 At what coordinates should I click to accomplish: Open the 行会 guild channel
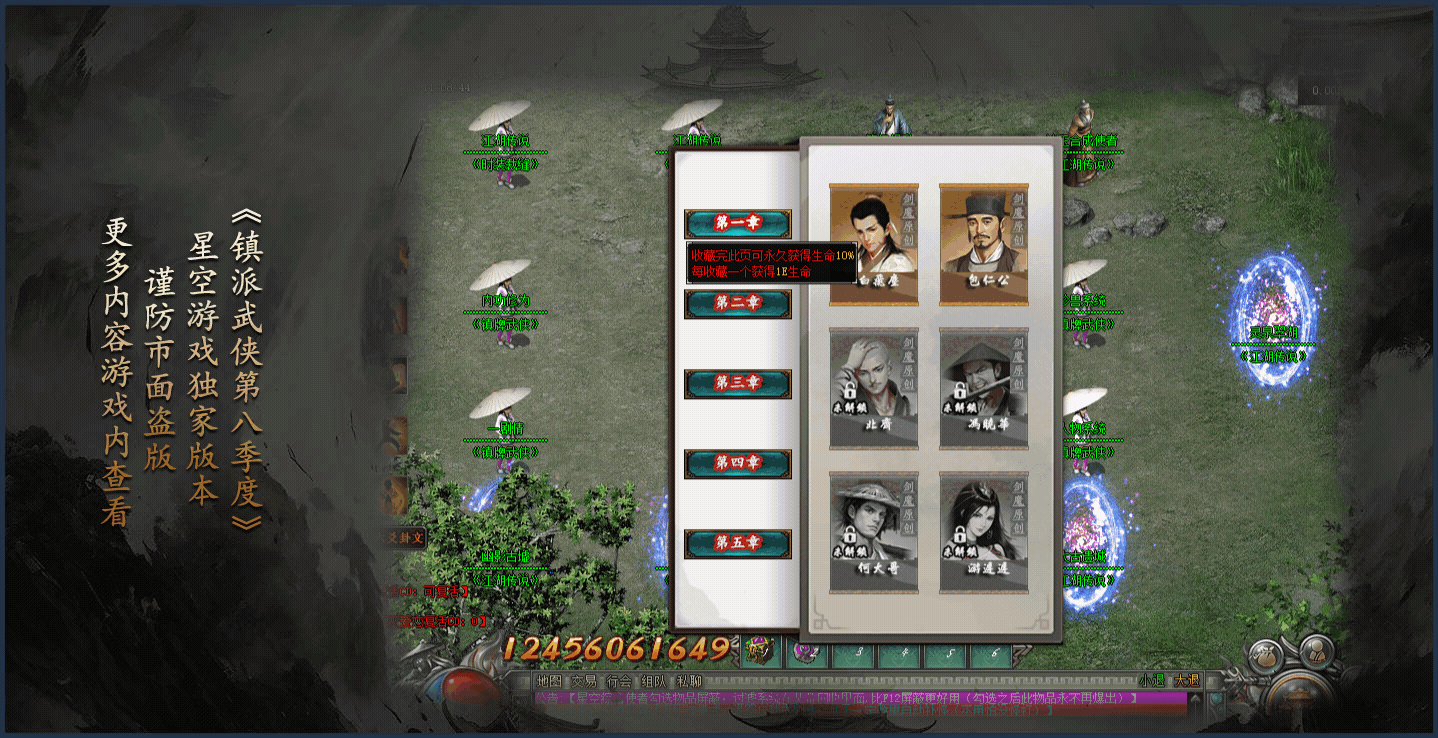(619, 681)
